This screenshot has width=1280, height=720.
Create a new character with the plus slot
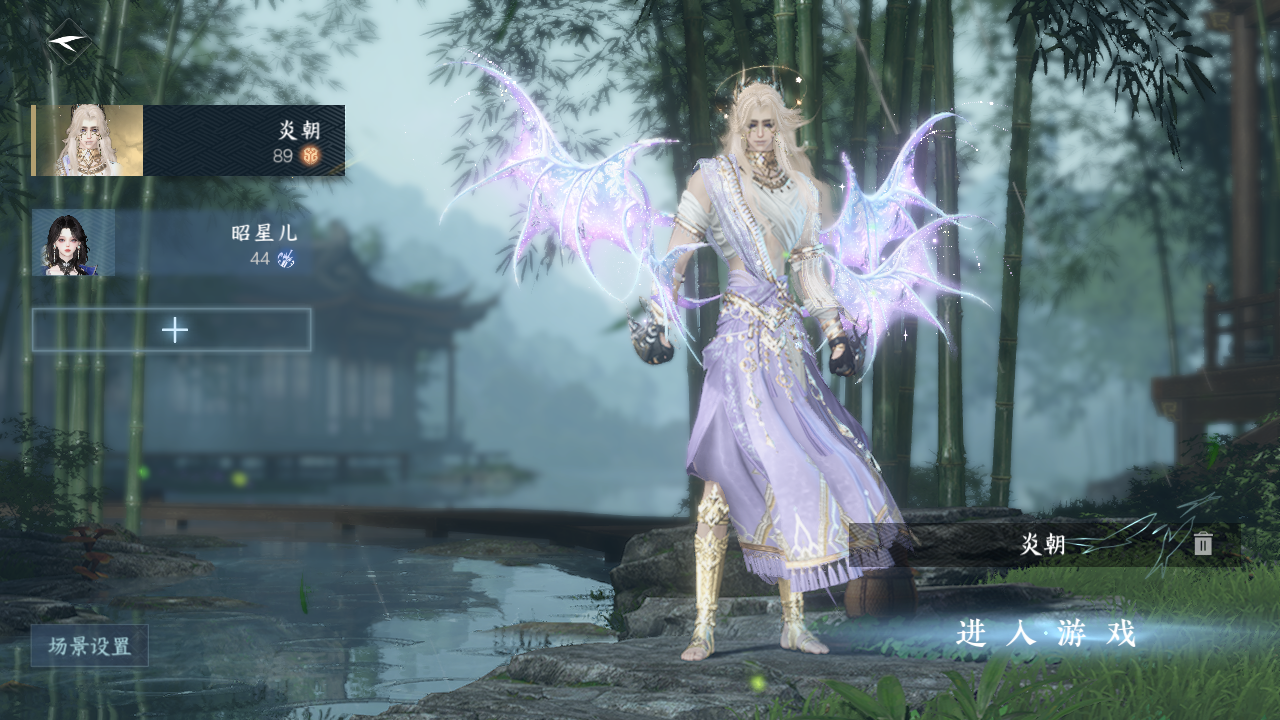pos(172,330)
